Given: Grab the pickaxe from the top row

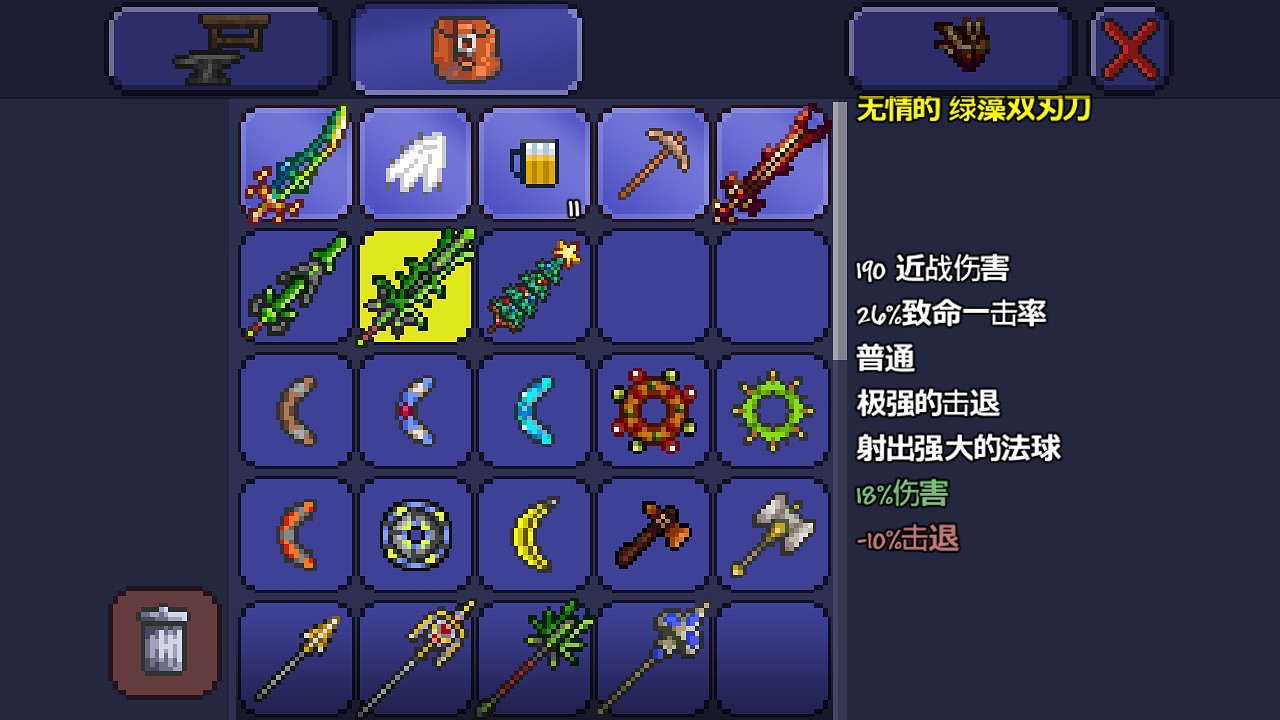Looking at the screenshot, I should [653, 163].
